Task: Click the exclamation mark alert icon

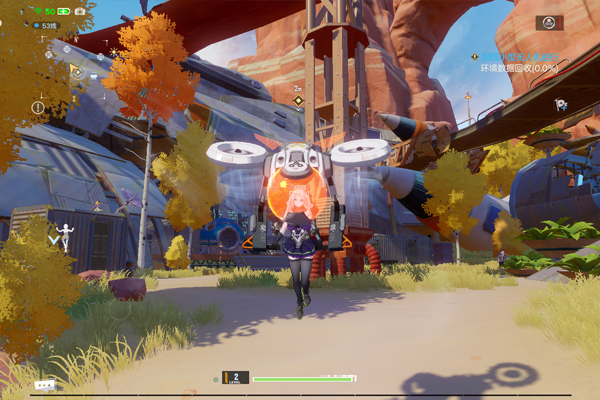Action: tap(38, 107)
